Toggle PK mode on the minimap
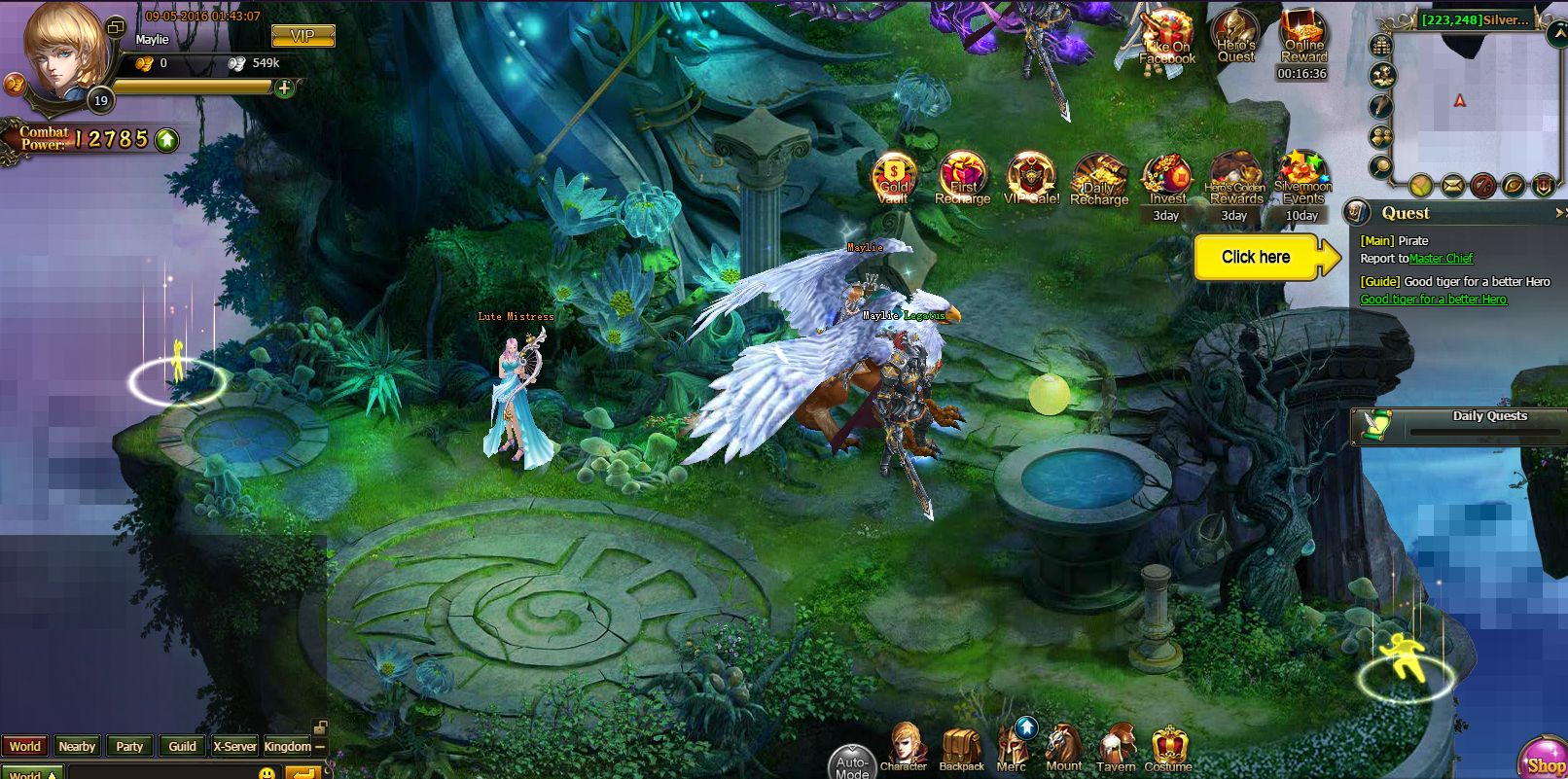The image size is (1568, 779). pos(1481,185)
